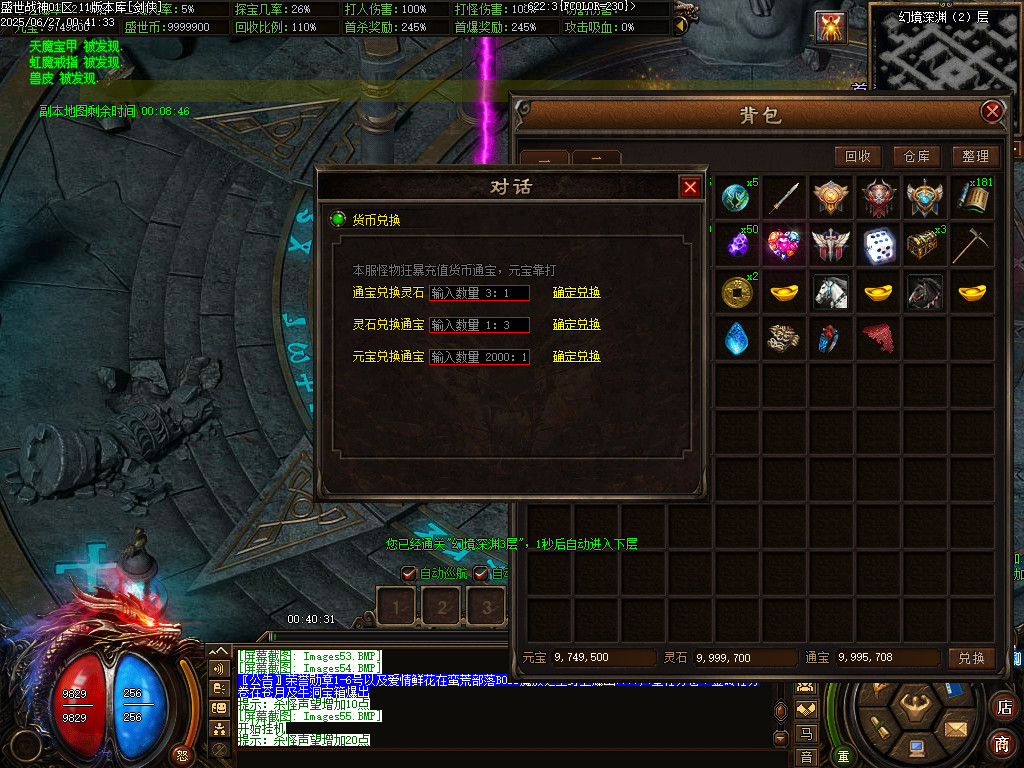Toggle the 自动巡航 checkbox
Screen dimensions: 1024x768
[408, 574]
